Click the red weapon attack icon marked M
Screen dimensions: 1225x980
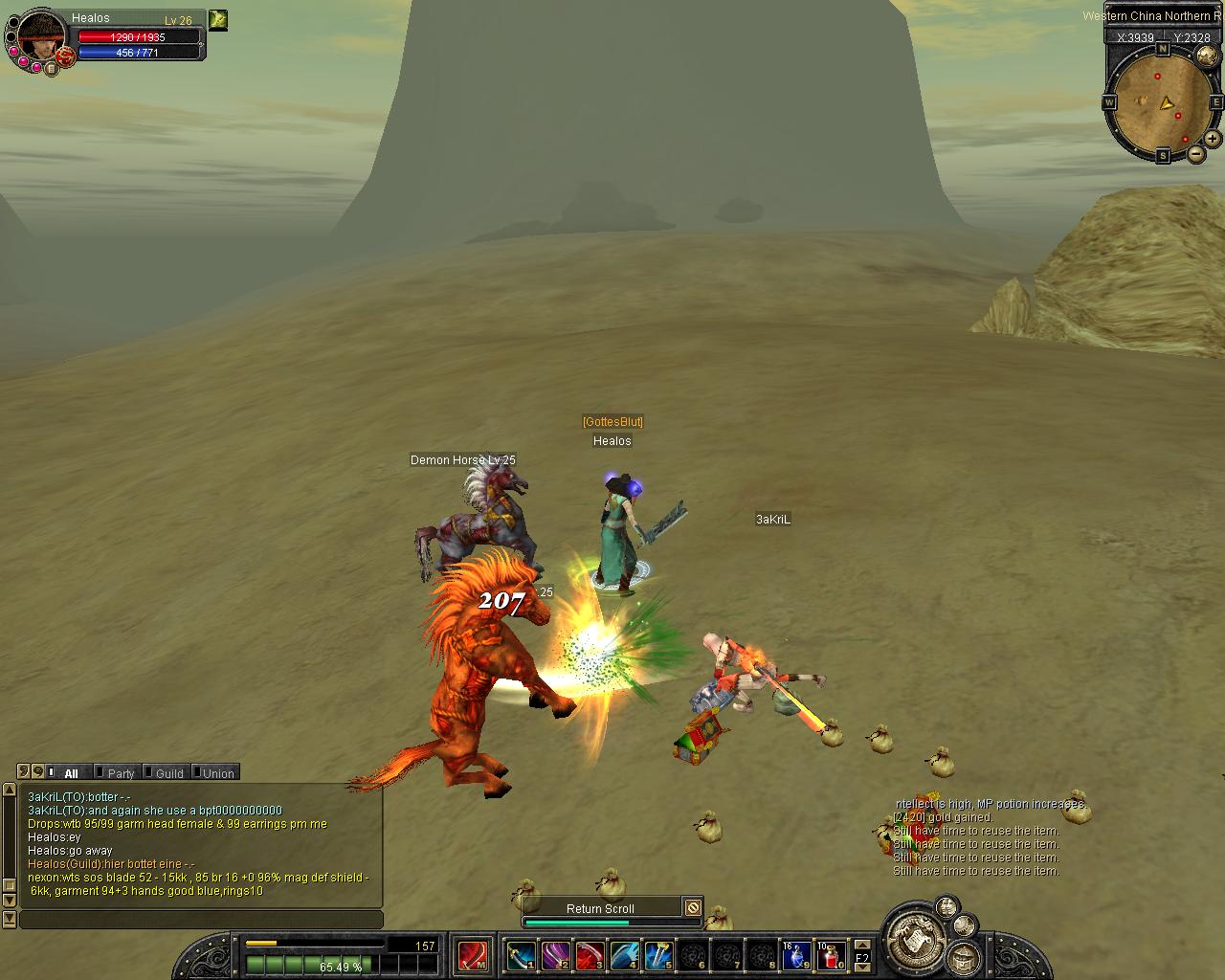tap(472, 955)
